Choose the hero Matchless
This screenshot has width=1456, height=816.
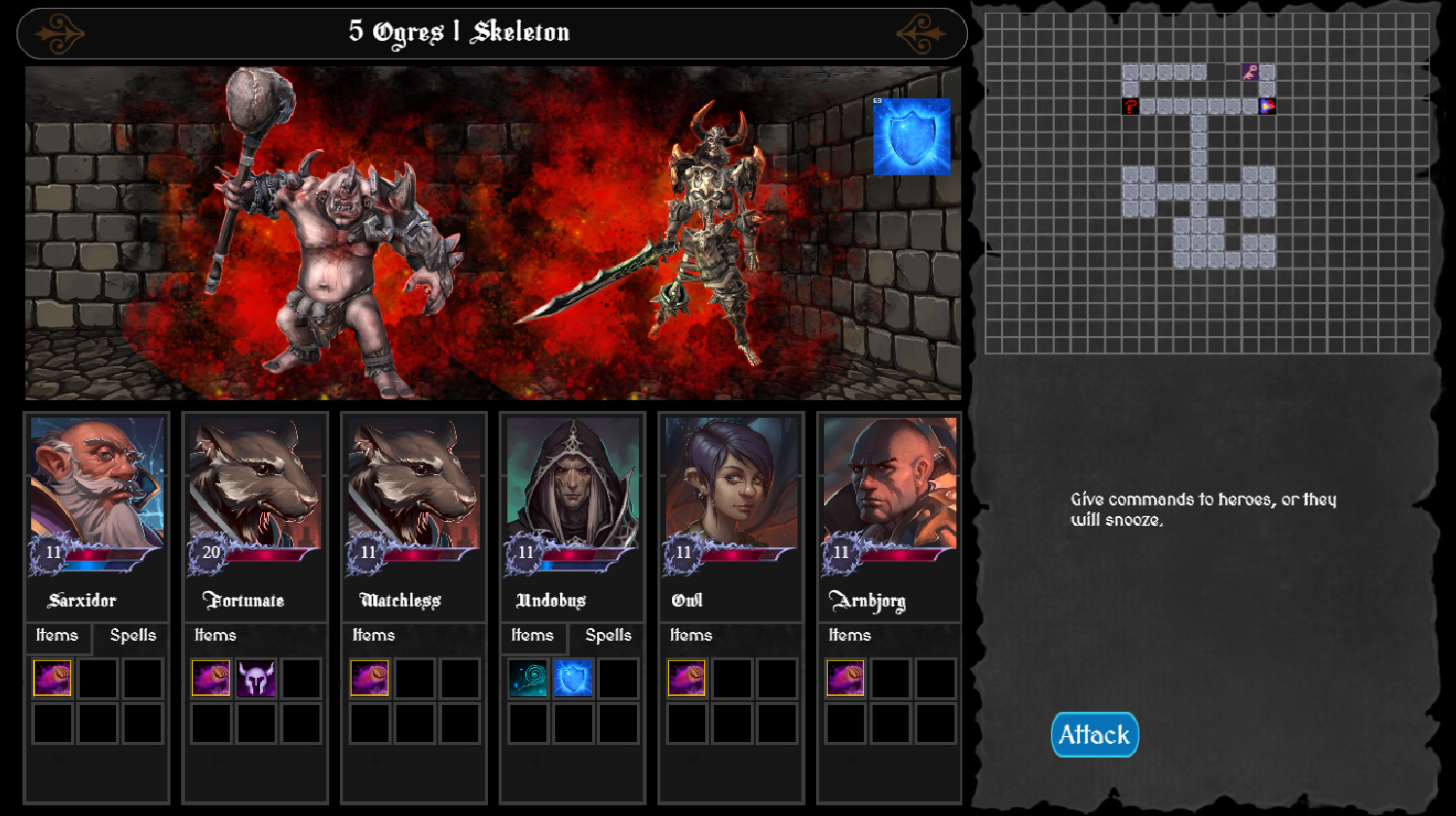point(414,484)
